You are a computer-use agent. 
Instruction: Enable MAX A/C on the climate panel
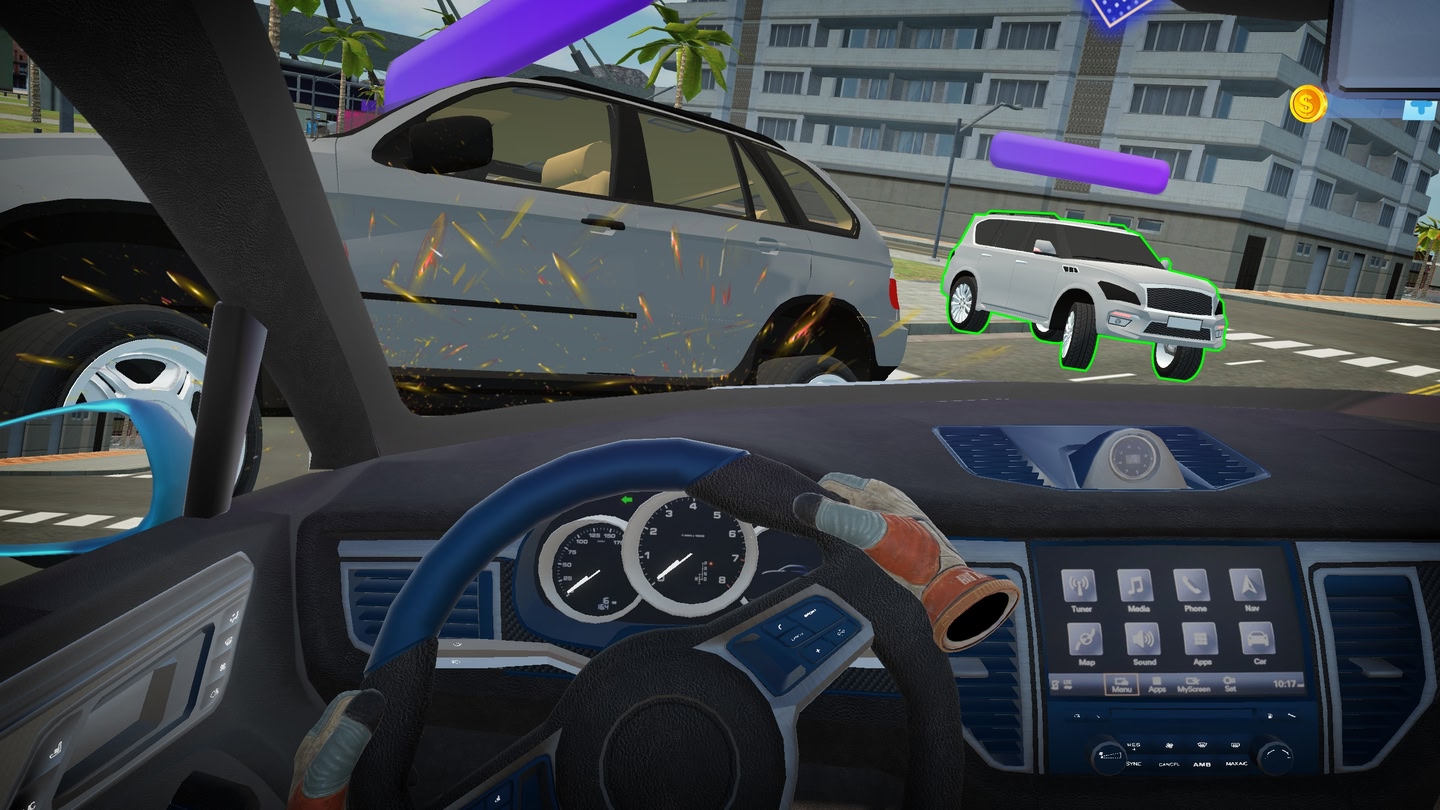pyautogui.click(x=1237, y=764)
